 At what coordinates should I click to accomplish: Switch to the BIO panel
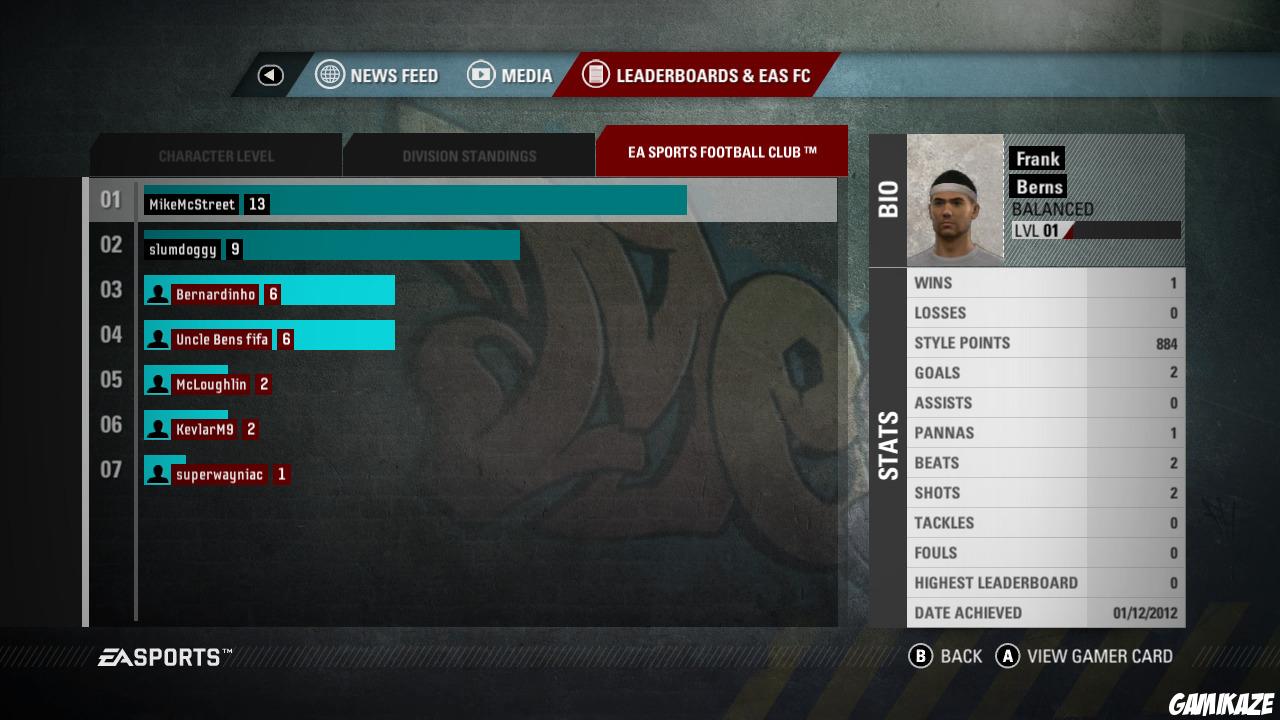pyautogui.click(x=888, y=197)
